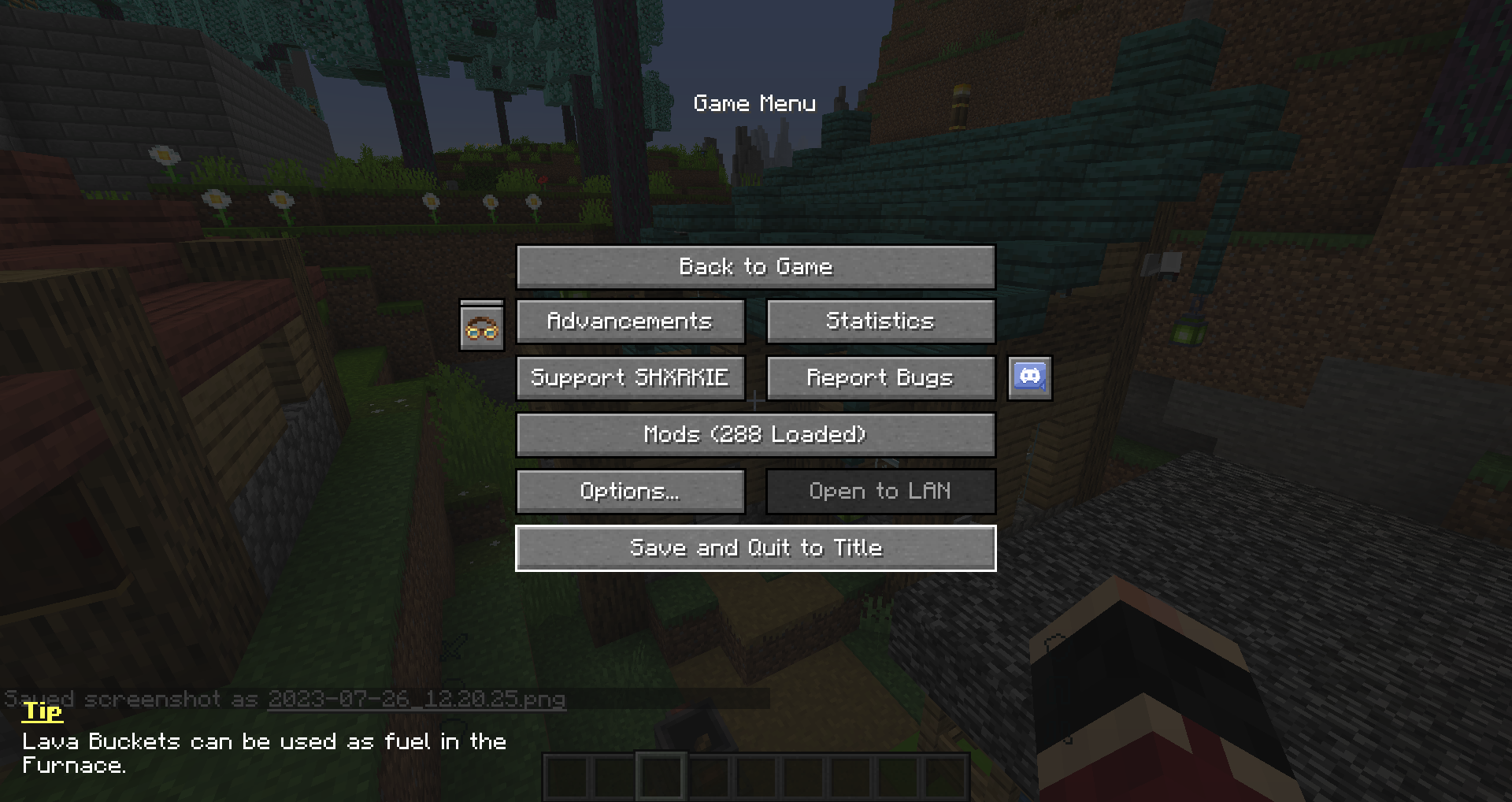The image size is (1512, 802).
Task: Open the Mods (288 Loaded) list
Action: click(755, 434)
